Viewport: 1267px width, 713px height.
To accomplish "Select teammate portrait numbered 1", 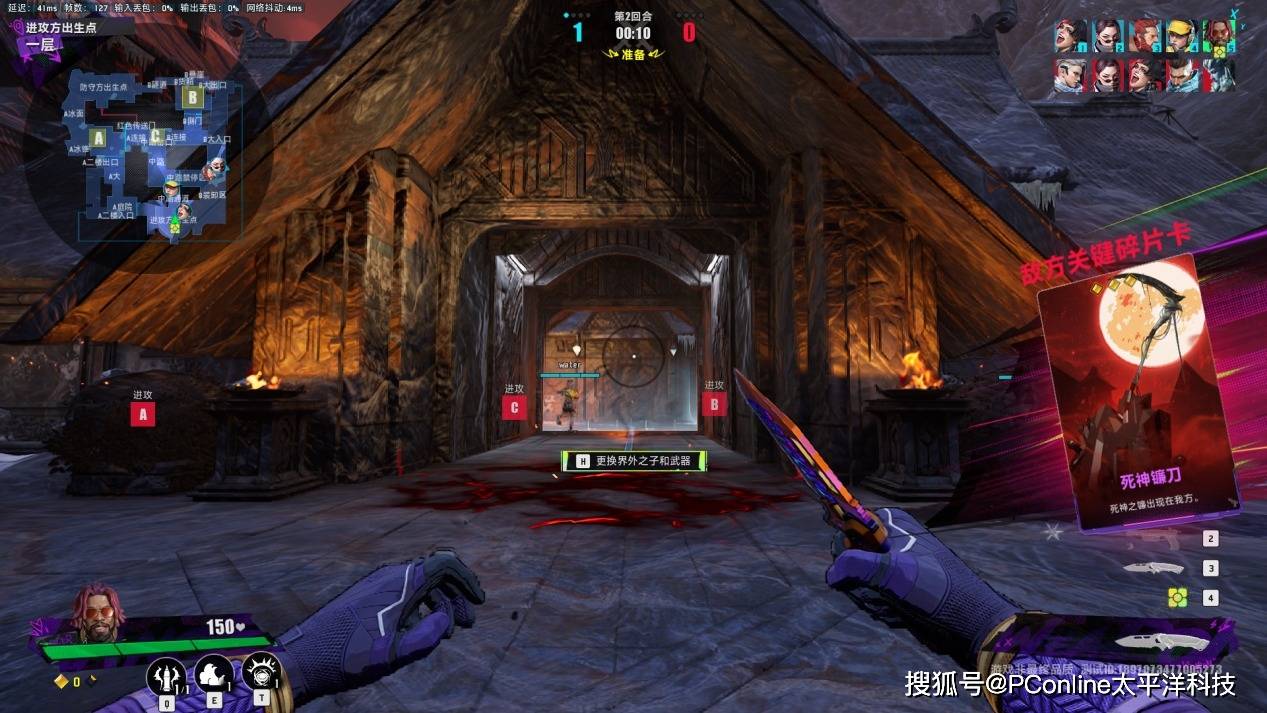I will tap(1069, 36).
